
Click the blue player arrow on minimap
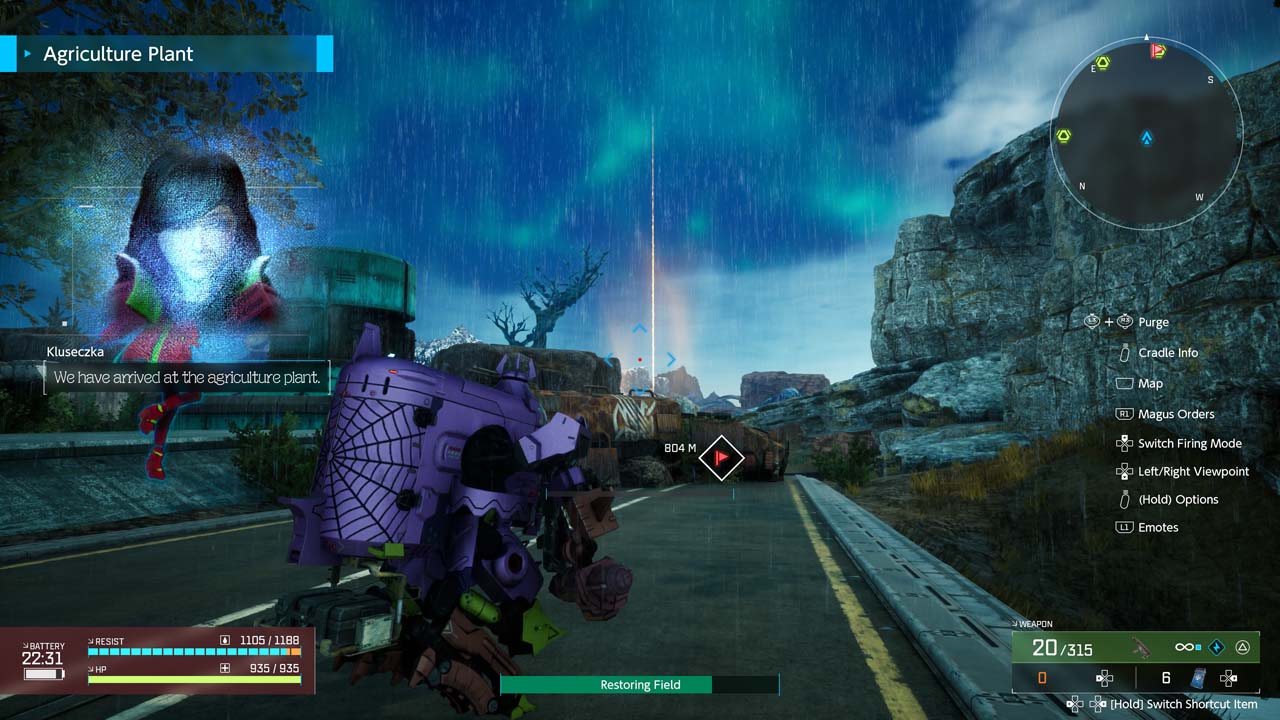(1147, 138)
